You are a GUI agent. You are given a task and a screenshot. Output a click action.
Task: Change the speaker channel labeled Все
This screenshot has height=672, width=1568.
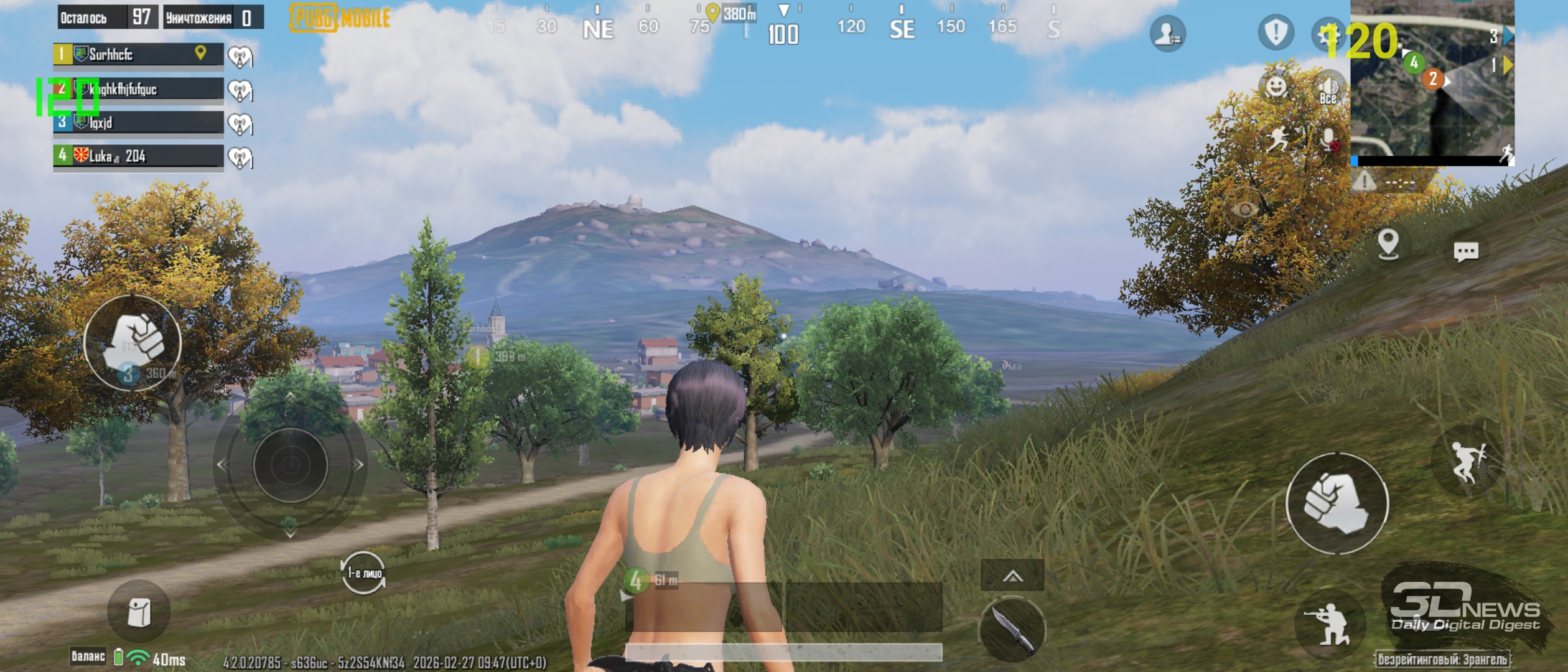coord(1328,89)
